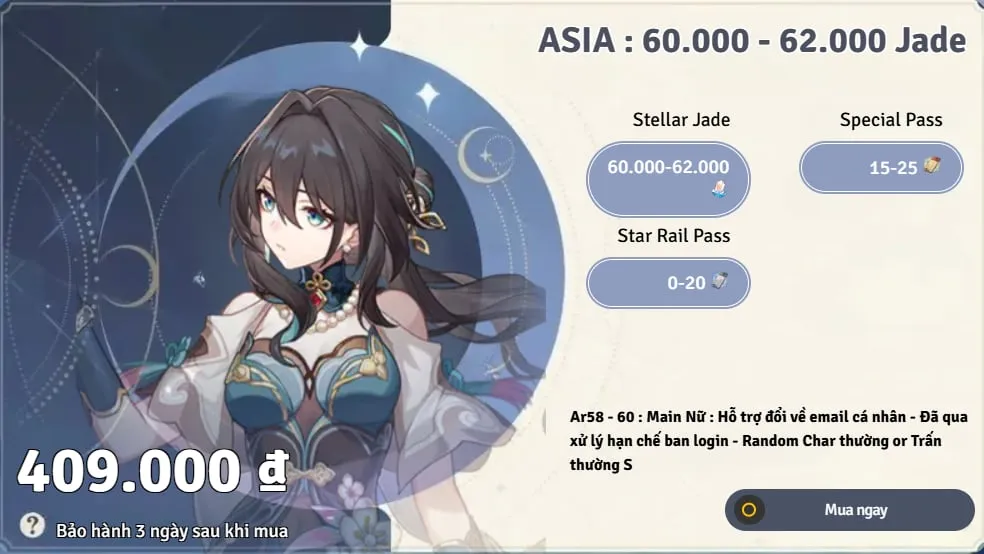984x554 pixels.
Task: Select the Stellar Jade 60.000-62.000 pill
Action: pyautogui.click(x=668, y=178)
